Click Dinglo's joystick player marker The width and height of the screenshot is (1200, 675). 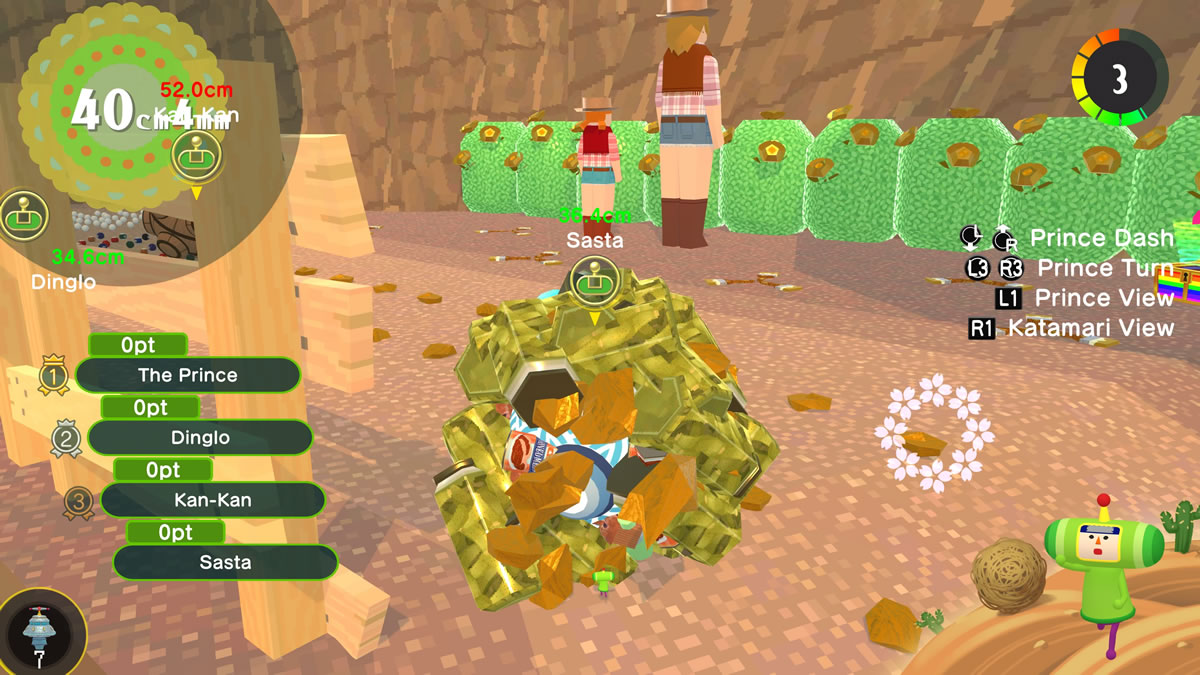point(23,214)
